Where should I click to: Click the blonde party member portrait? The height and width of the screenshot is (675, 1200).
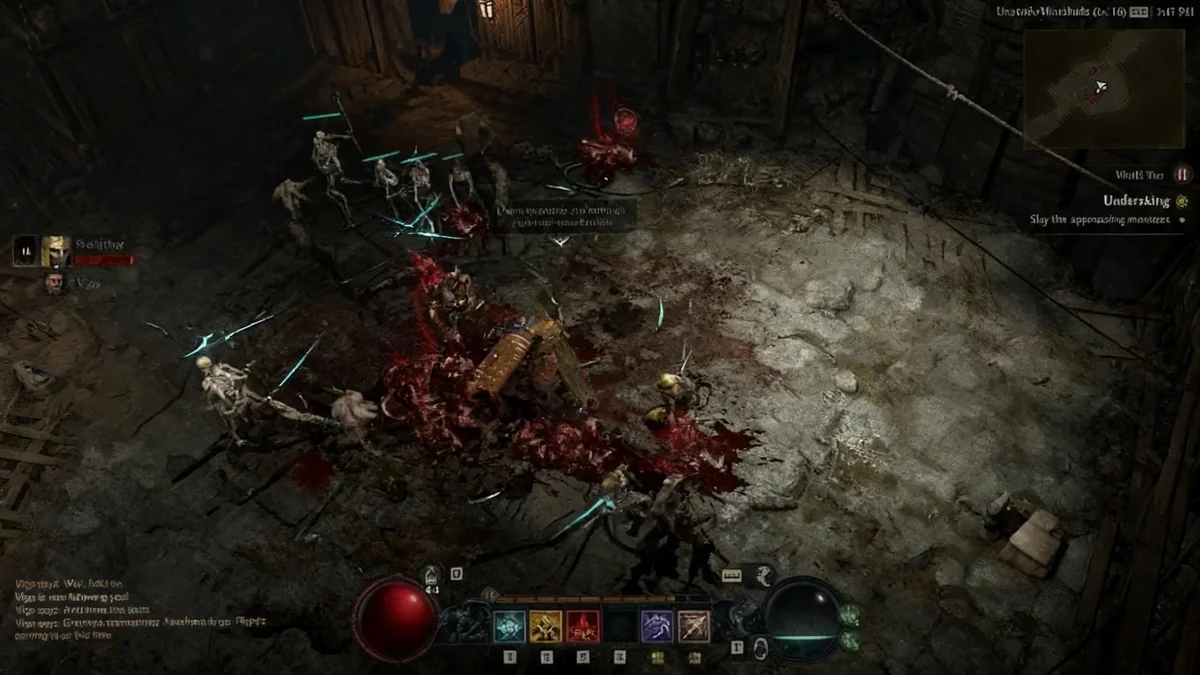[x=56, y=250]
